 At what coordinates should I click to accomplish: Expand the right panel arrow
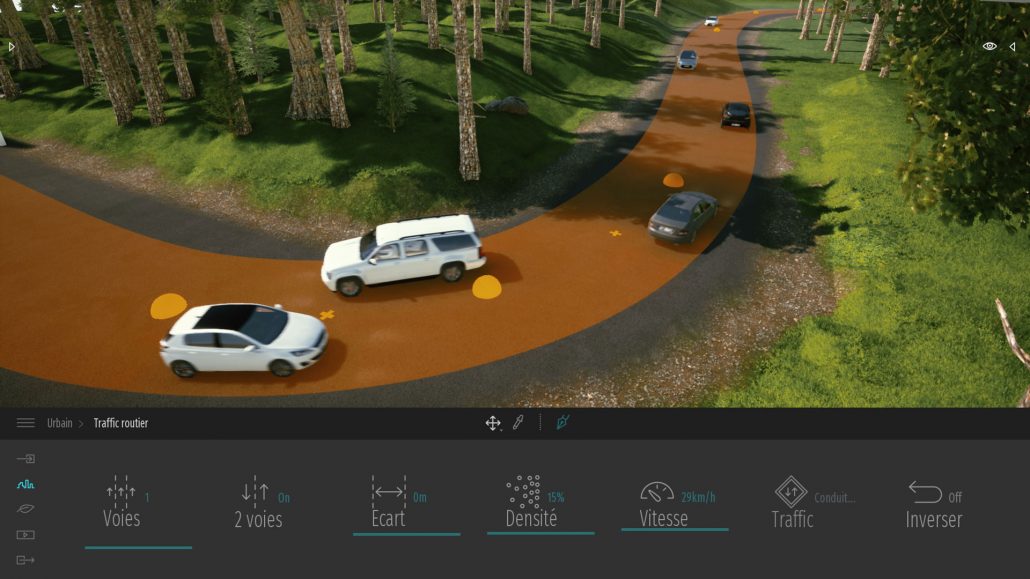[x=1012, y=46]
